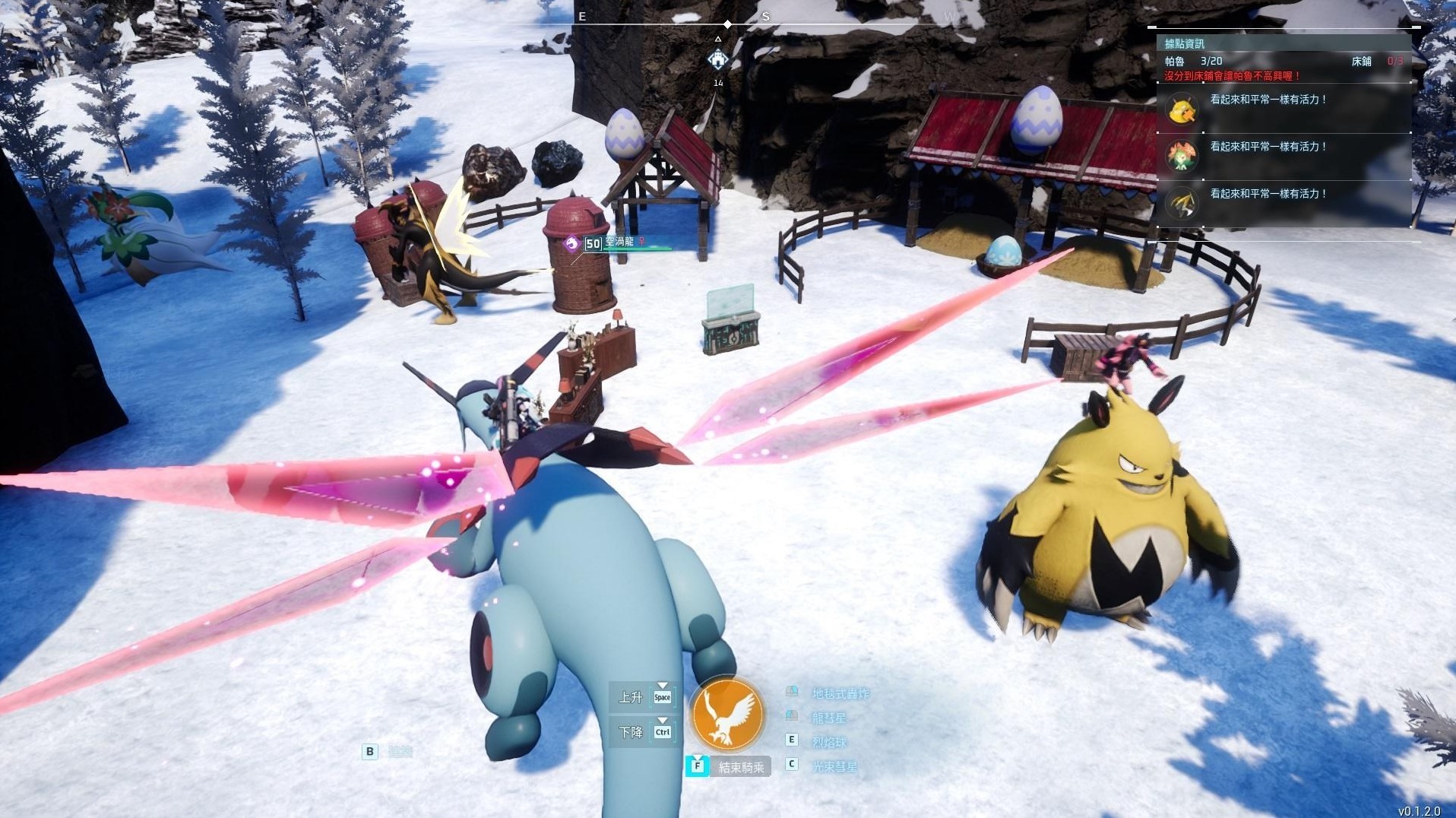Activate the 烈焰球 skill entry
This screenshot has height=818, width=1456.
(x=828, y=742)
